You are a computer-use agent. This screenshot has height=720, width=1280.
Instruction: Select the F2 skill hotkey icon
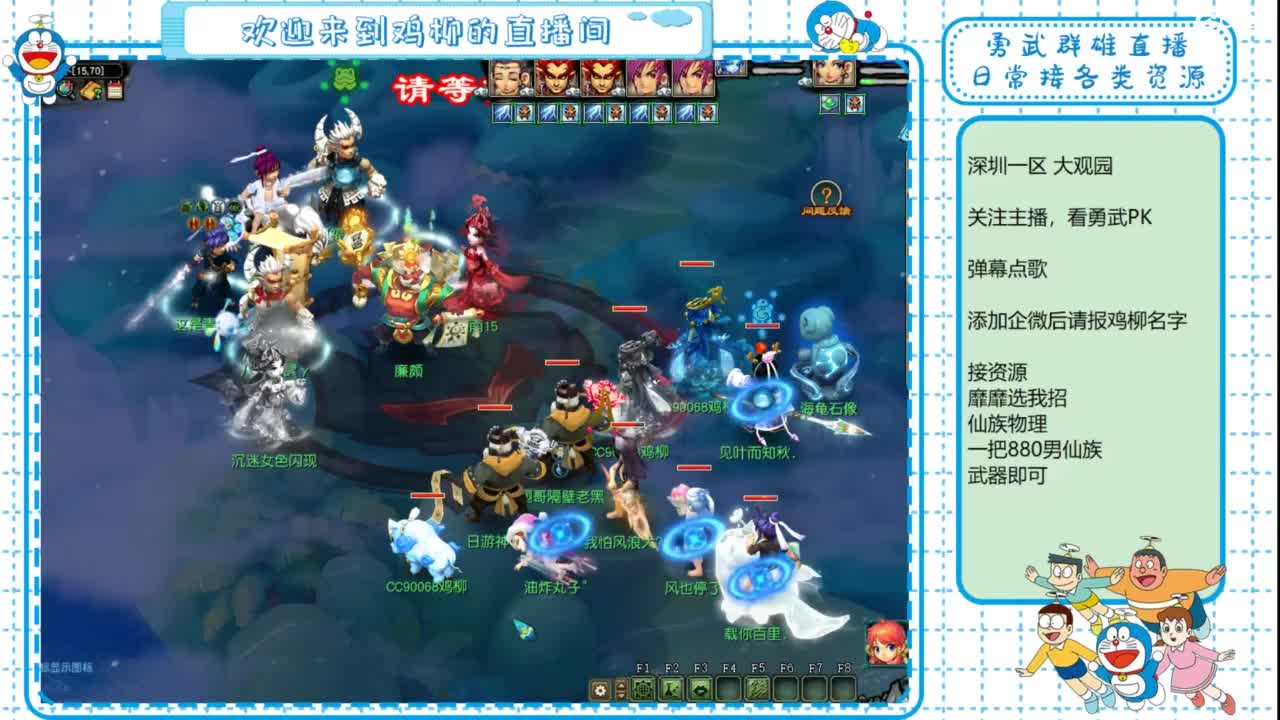pyautogui.click(x=672, y=690)
